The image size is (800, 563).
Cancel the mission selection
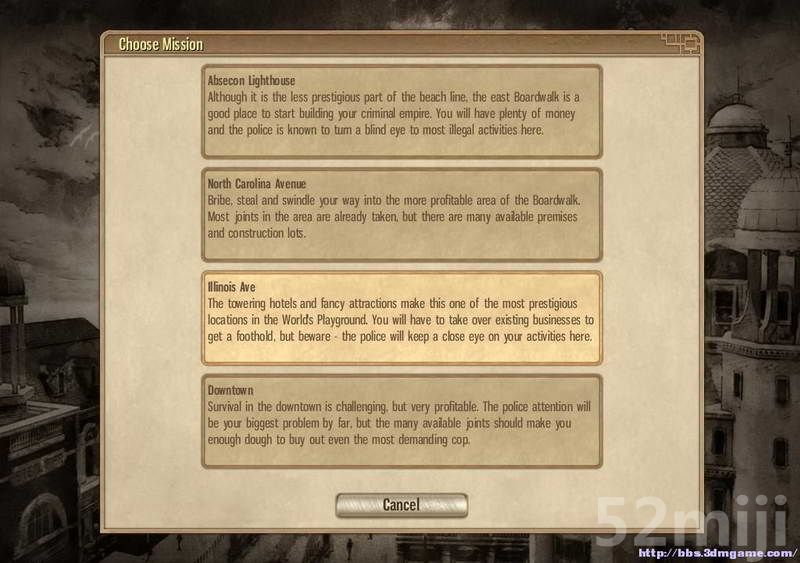click(401, 505)
